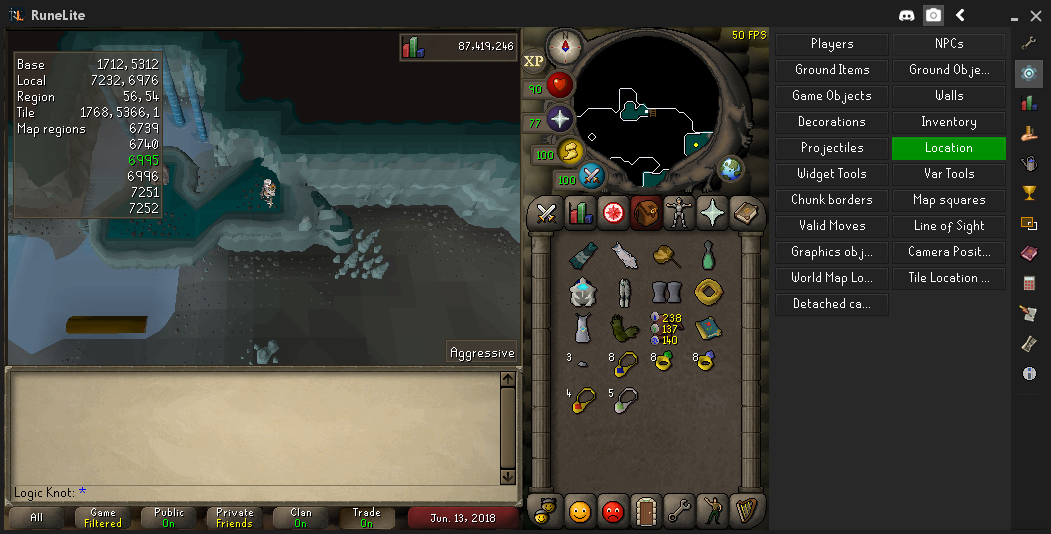Open the Widget Tools inspector
Image resolution: width=1051 pixels, height=534 pixels.
click(832, 174)
